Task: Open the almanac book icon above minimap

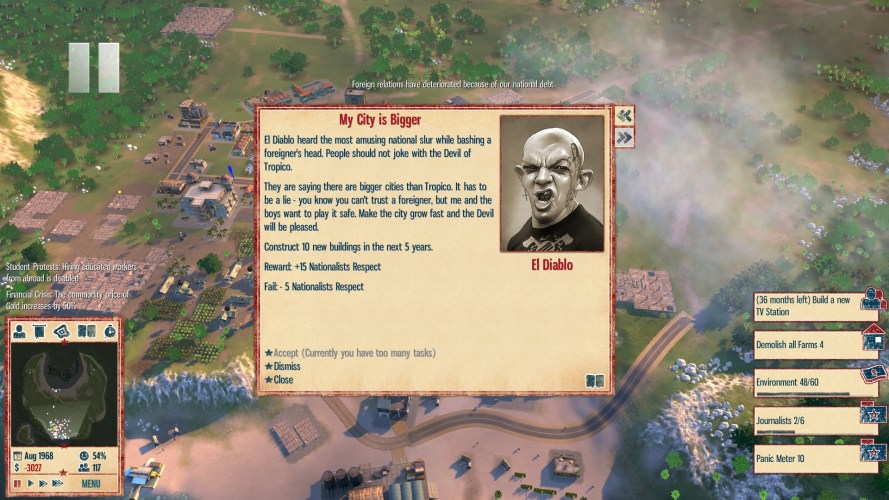Action: [x=86, y=331]
